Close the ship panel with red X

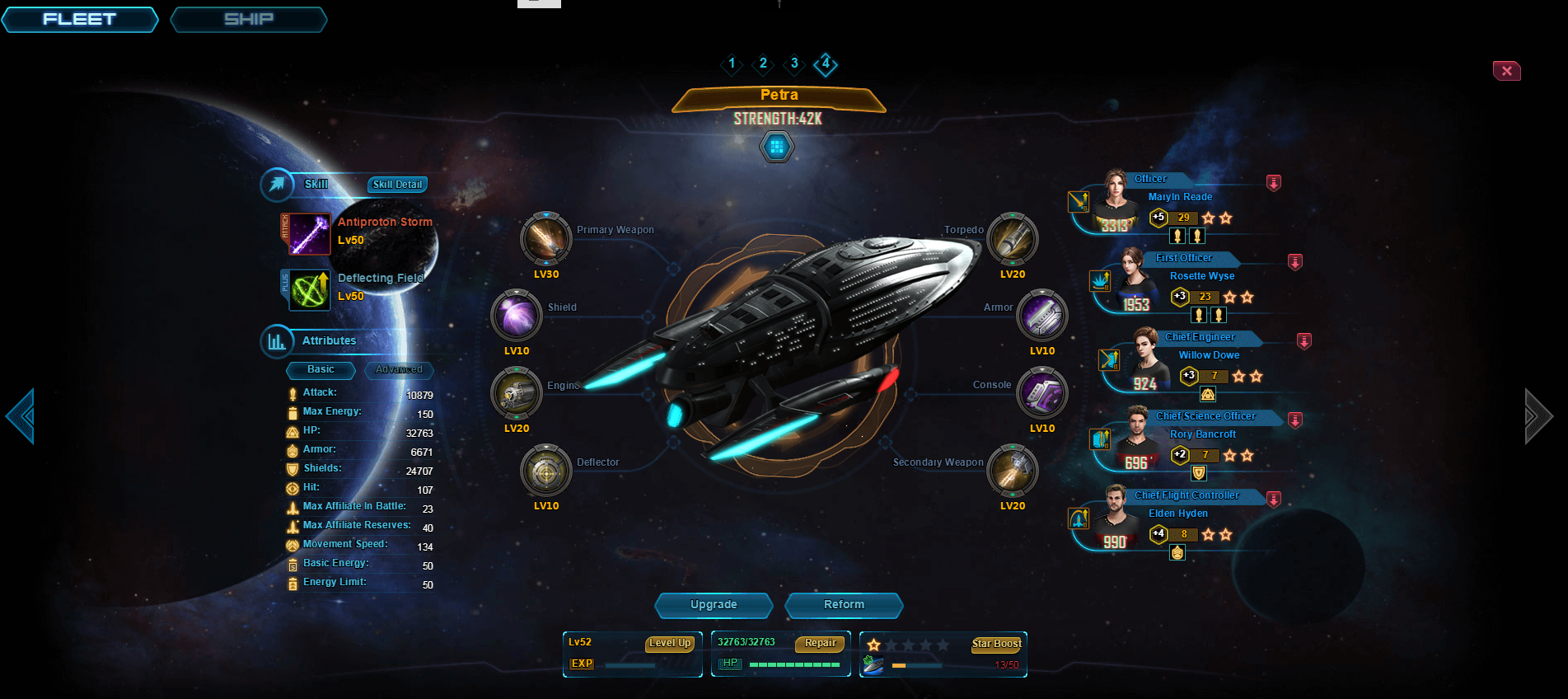pyautogui.click(x=1506, y=71)
